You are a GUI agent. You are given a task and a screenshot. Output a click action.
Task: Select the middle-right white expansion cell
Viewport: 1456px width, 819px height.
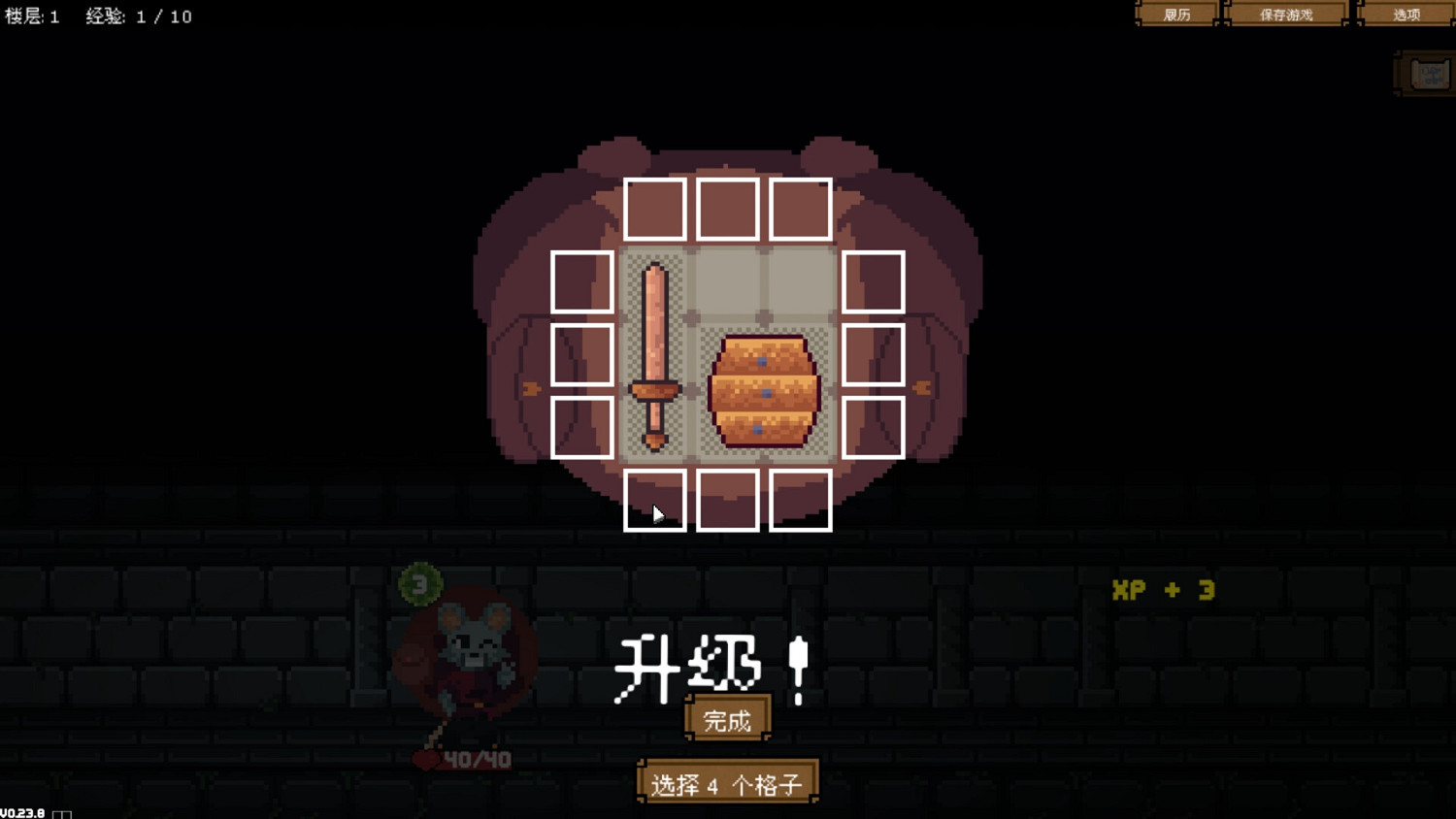click(873, 355)
